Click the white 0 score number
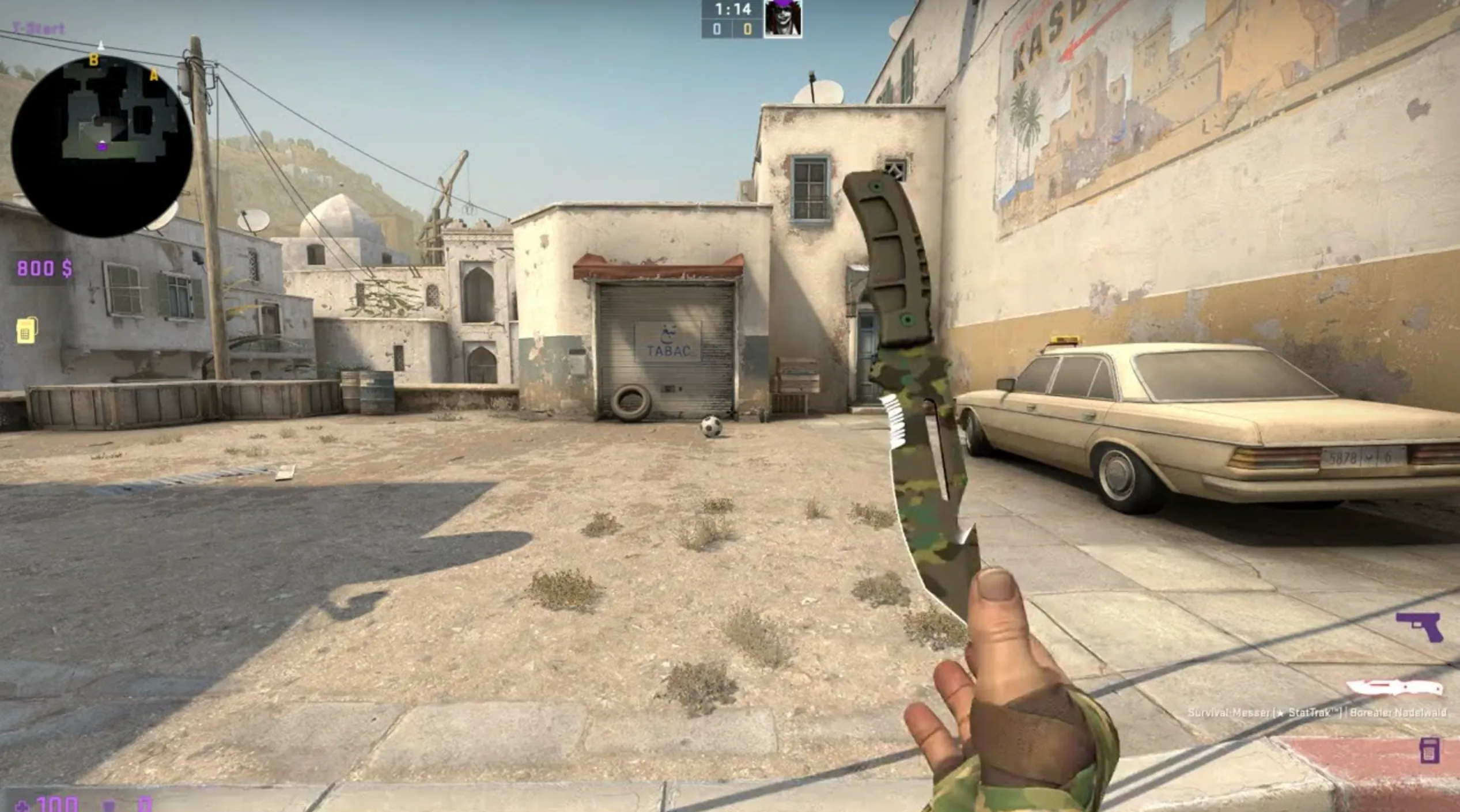This screenshot has height=812, width=1460. pos(716,29)
